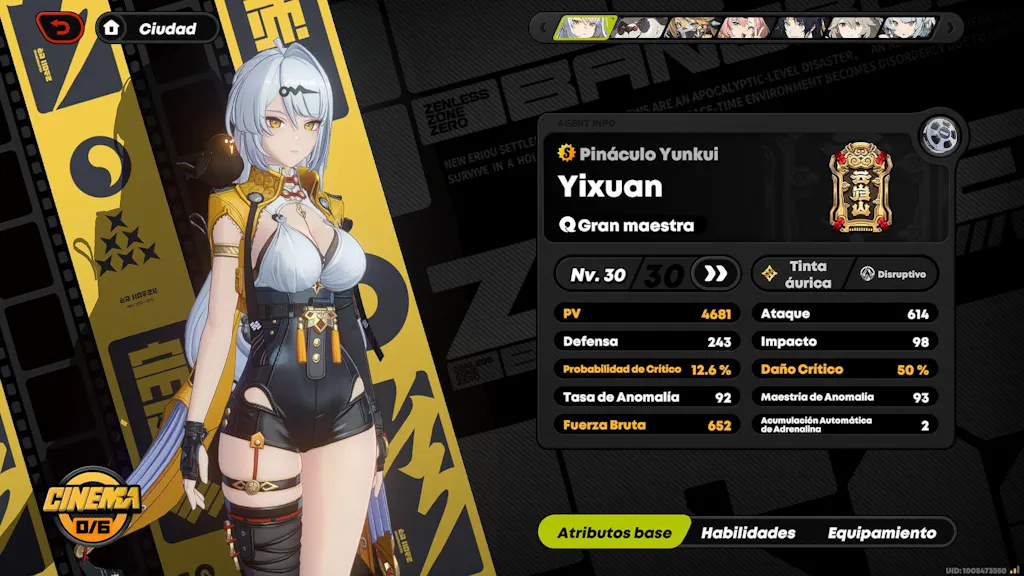Click the level-up double arrow button

coord(715,274)
